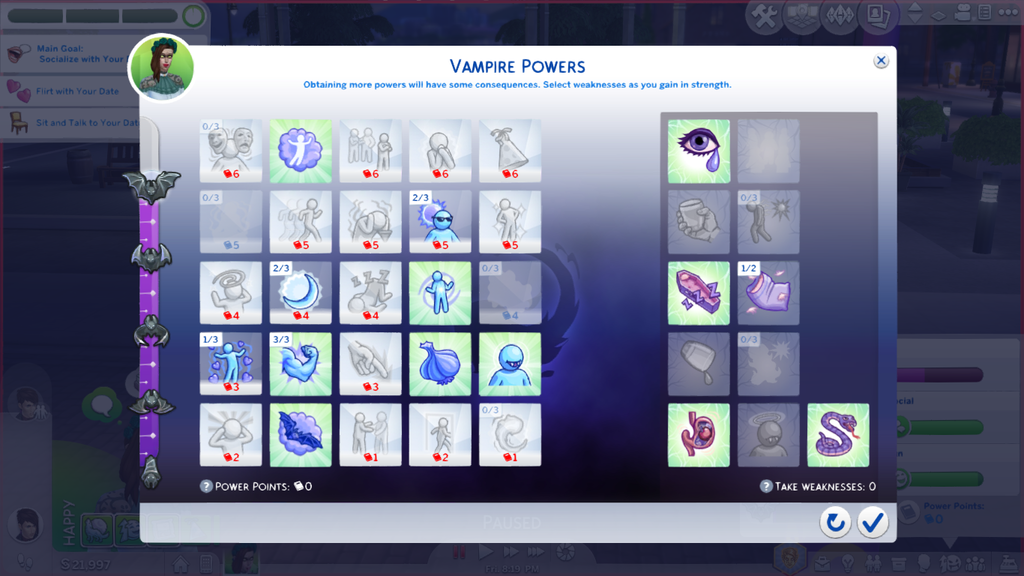This screenshot has height=576, width=1024.
Task: Select the crying eye weakness
Action: (x=699, y=151)
